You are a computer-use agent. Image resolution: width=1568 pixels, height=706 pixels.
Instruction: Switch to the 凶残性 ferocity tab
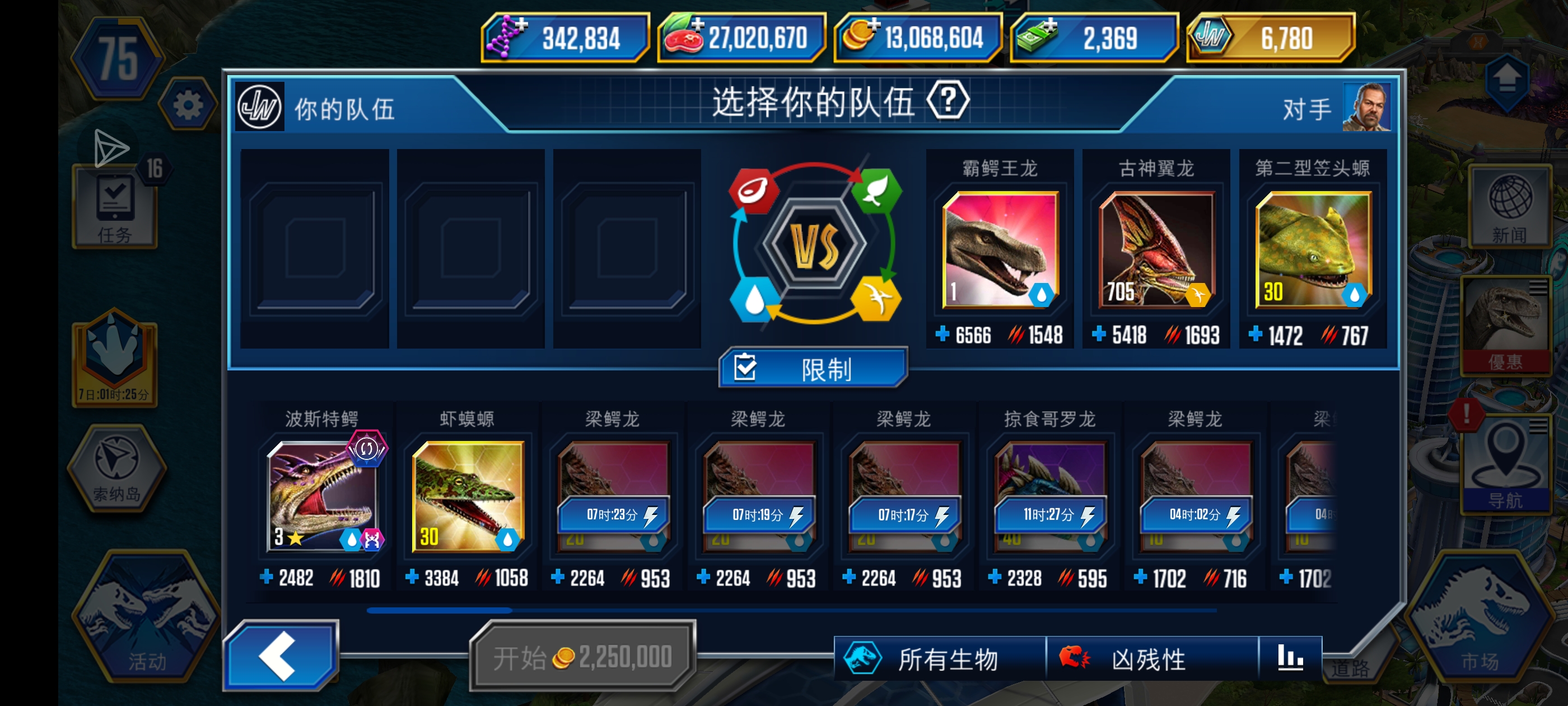pyautogui.click(x=1150, y=657)
